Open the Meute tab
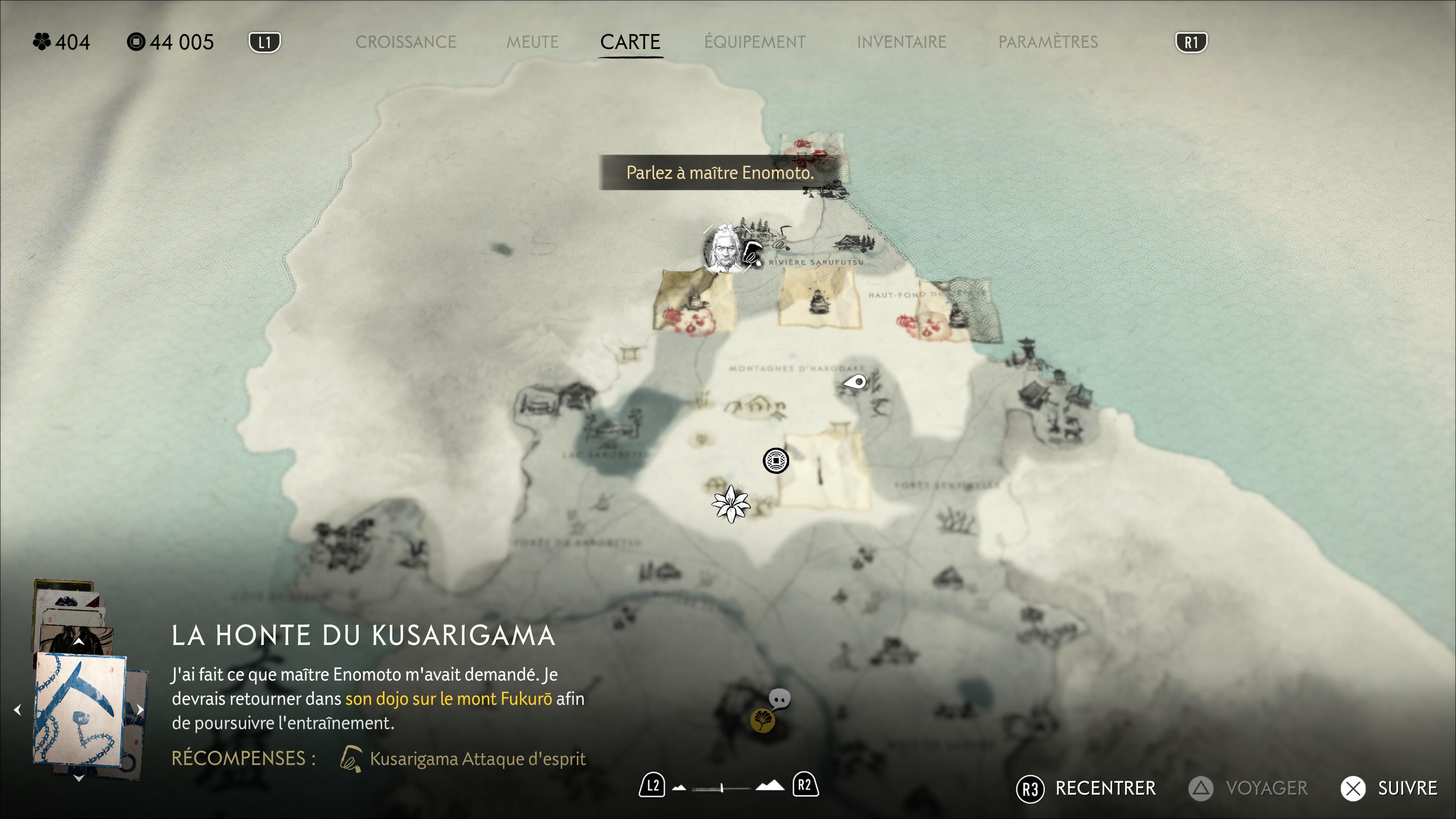 (532, 42)
